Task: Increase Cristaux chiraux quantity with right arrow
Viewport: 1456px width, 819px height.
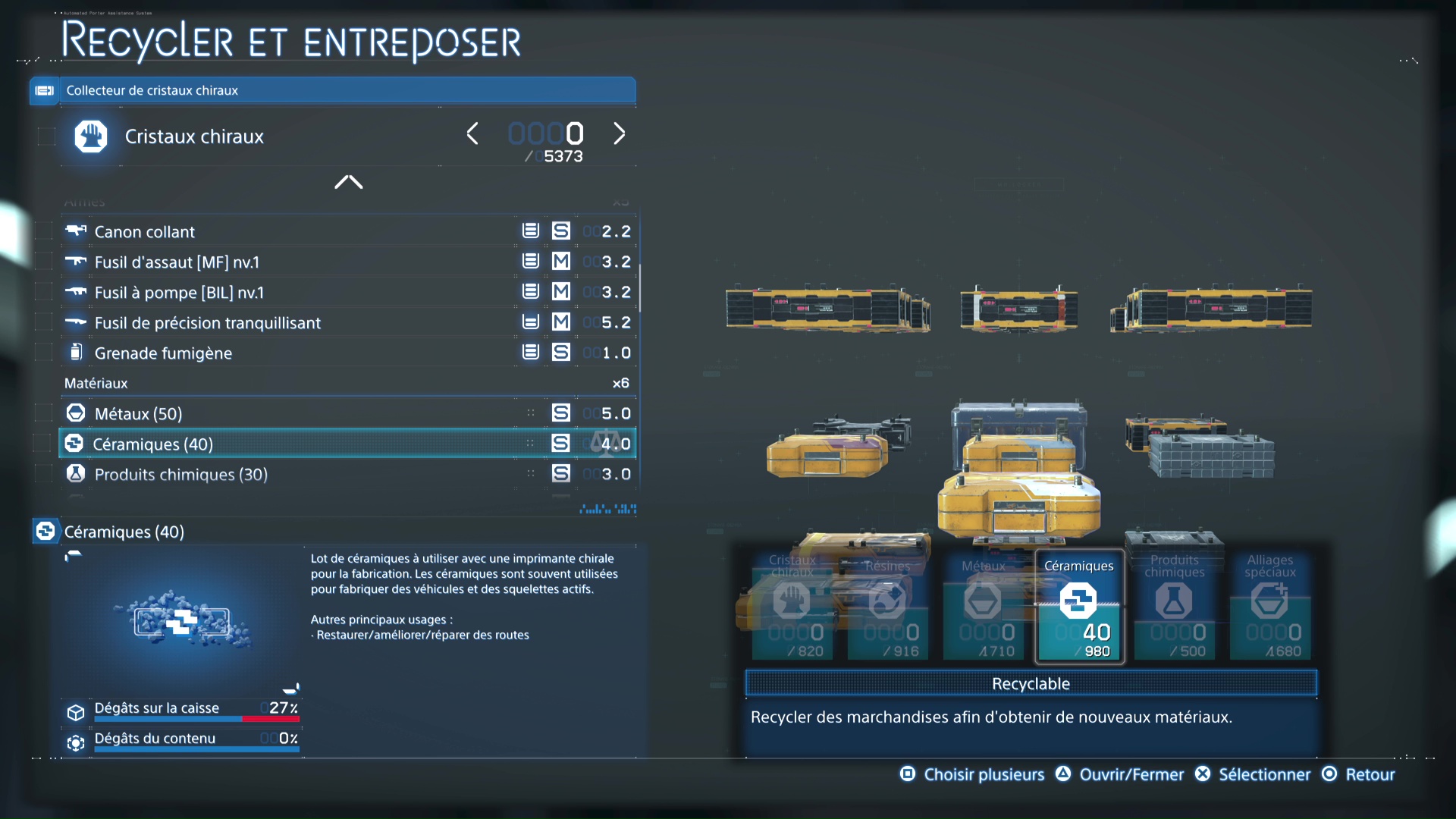Action: tap(620, 134)
